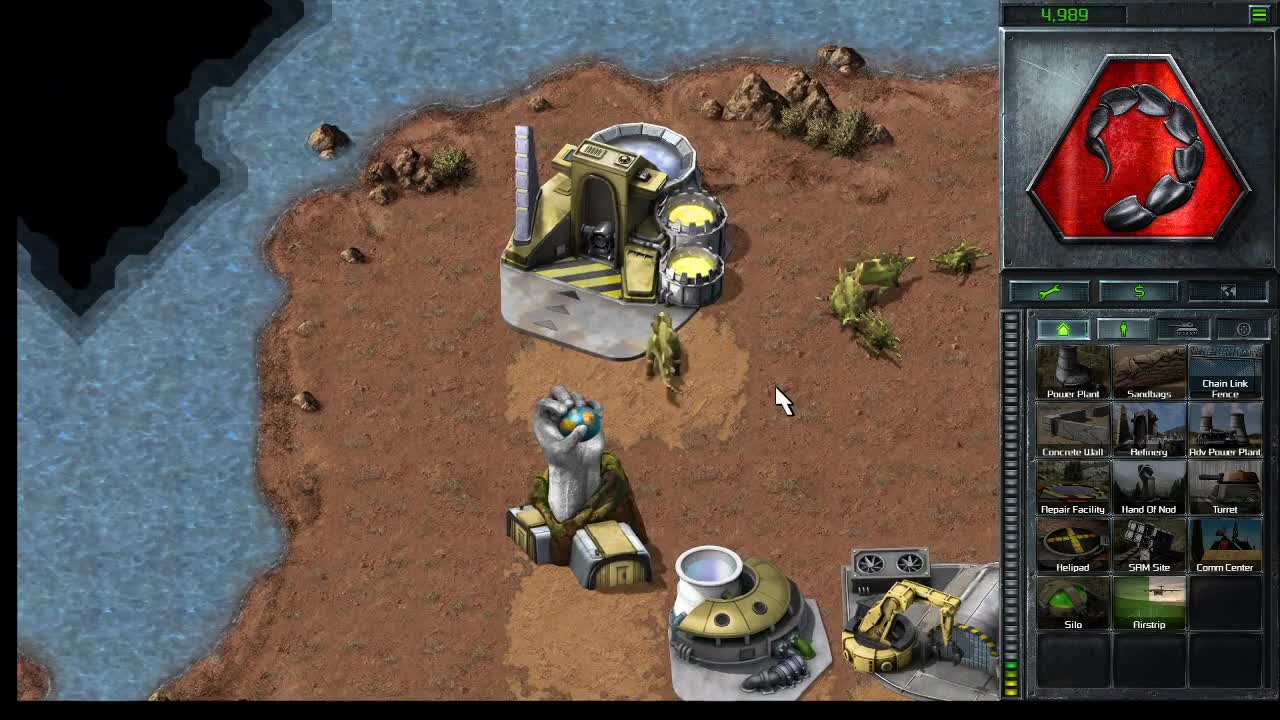Image resolution: width=1280 pixels, height=720 pixels.
Task: Enable sell mode with the dollar button
Action: (1140, 291)
